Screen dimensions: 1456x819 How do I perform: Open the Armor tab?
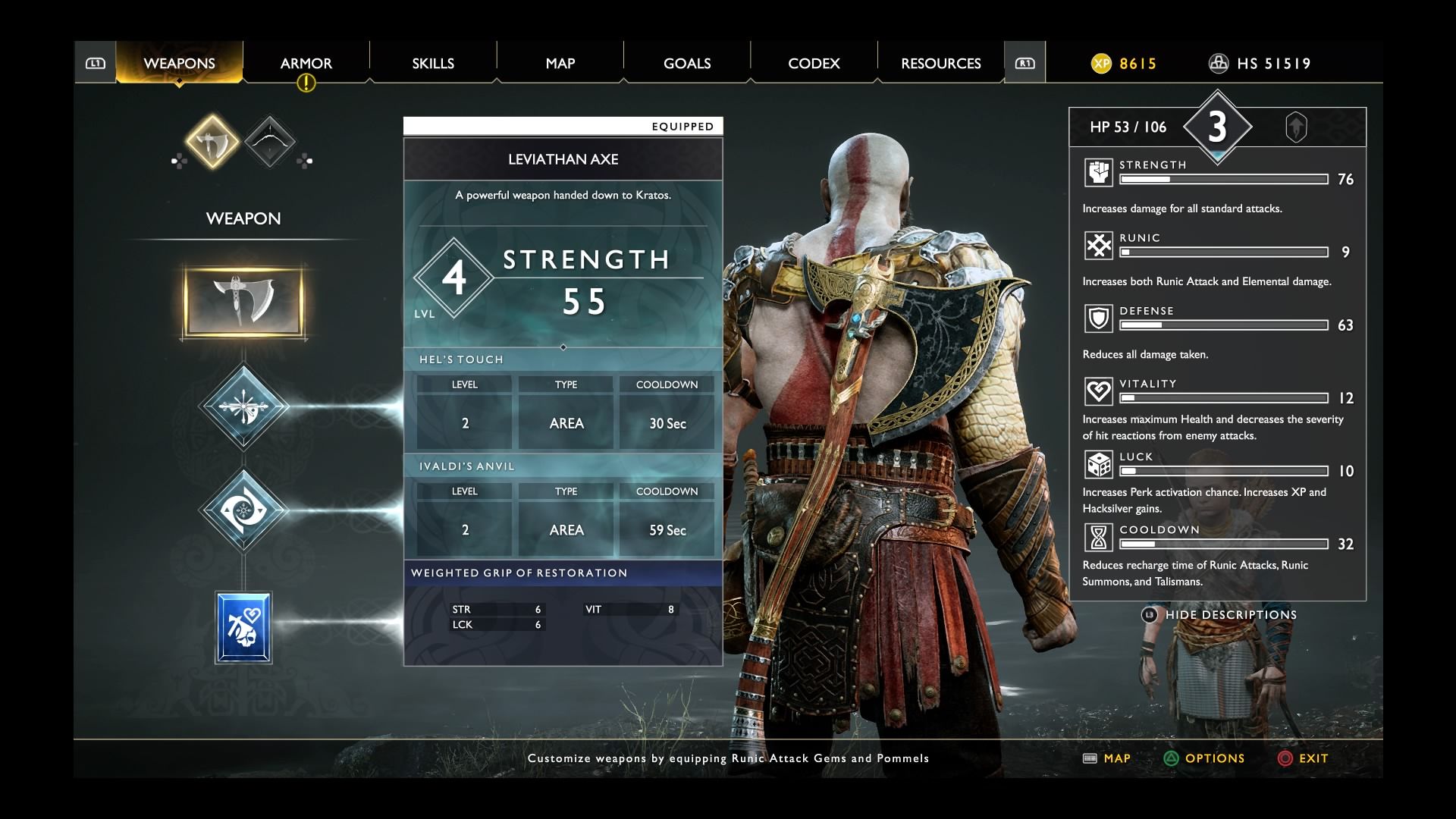pyautogui.click(x=306, y=63)
